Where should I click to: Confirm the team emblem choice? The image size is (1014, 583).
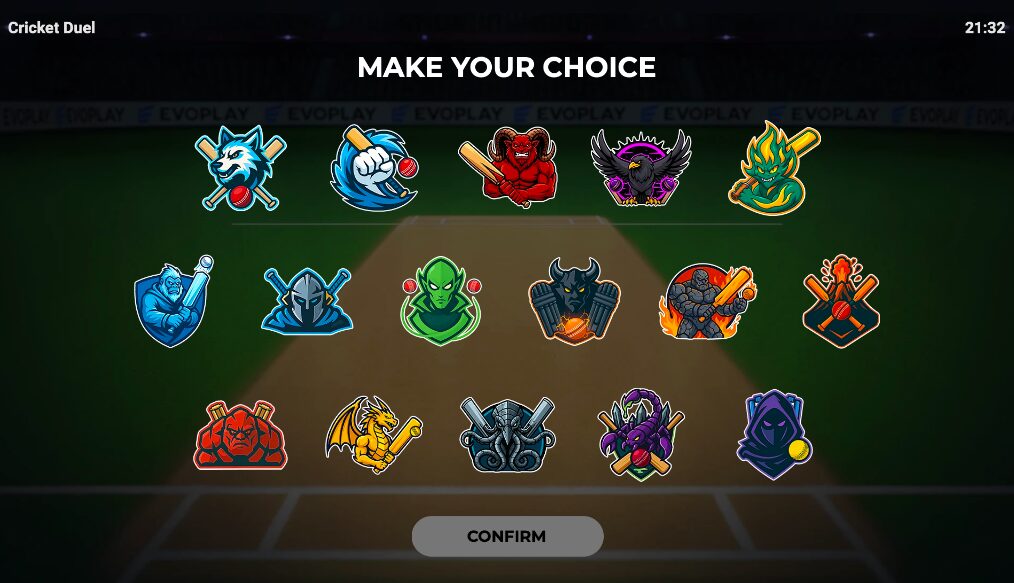(507, 536)
